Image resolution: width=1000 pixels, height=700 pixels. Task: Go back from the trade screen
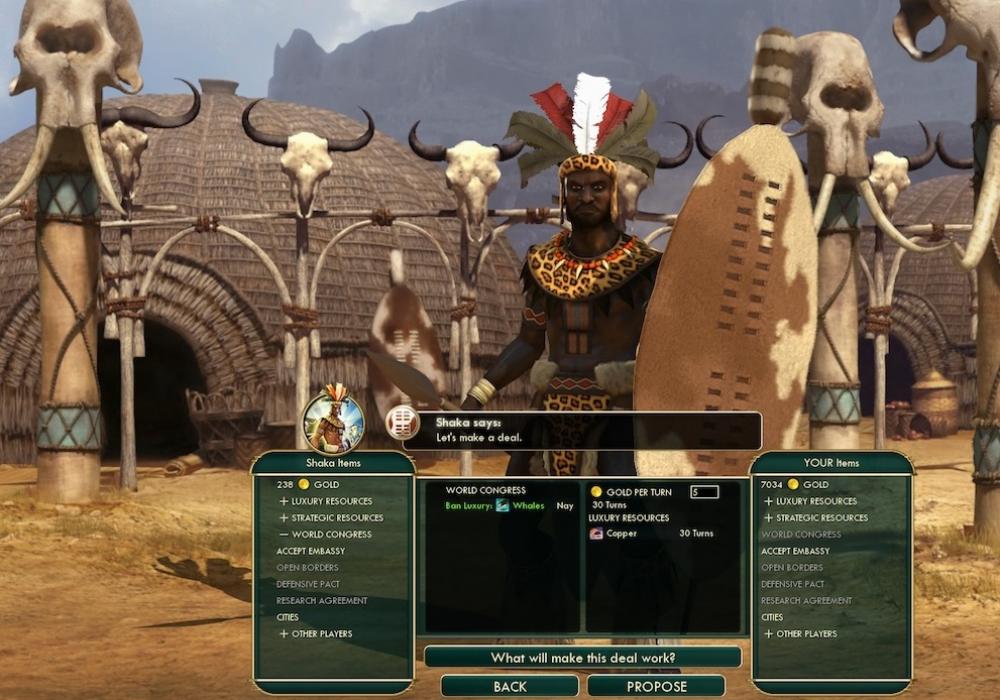pos(510,687)
